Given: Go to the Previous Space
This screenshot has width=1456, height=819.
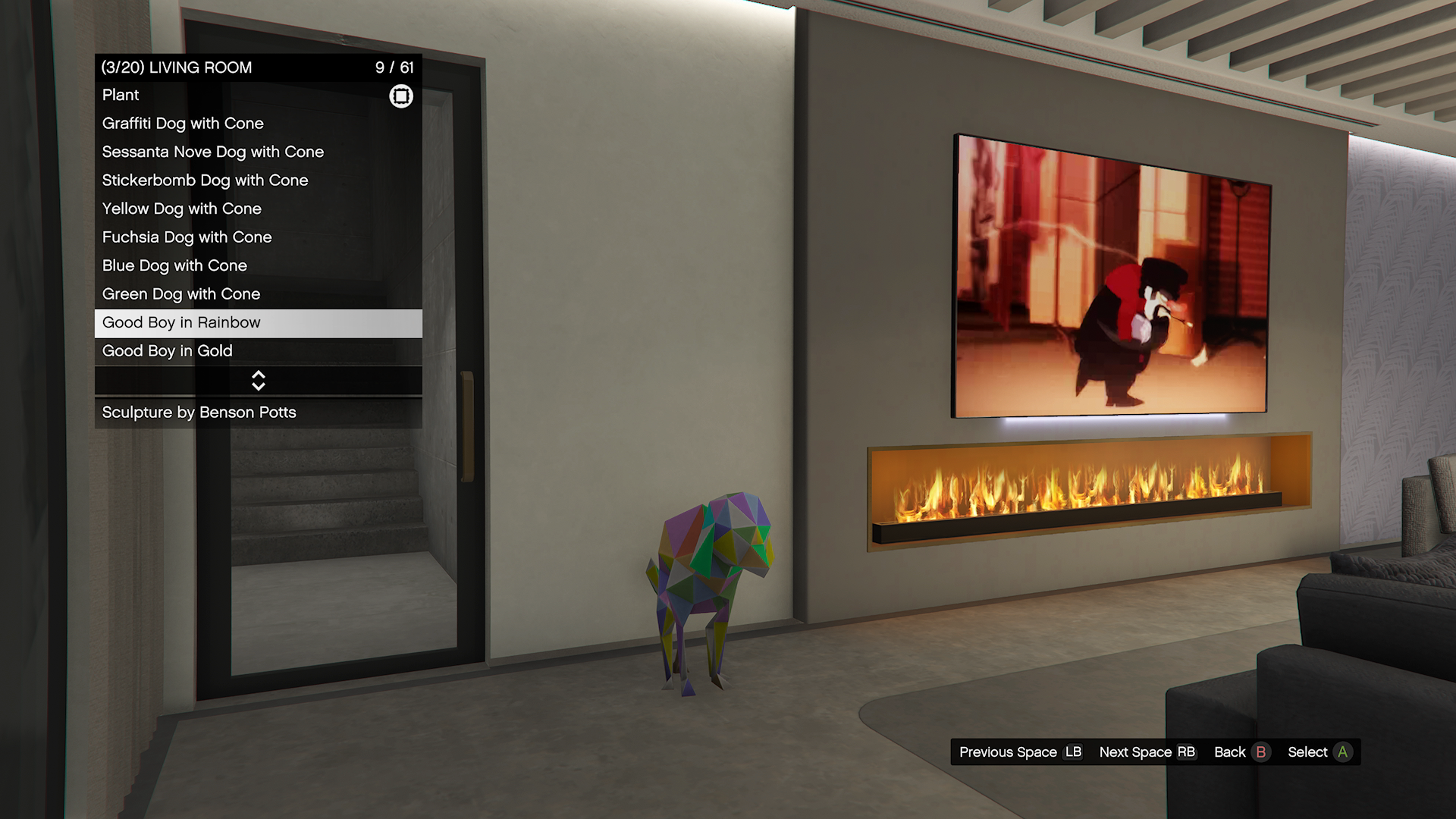Looking at the screenshot, I should [x=1020, y=752].
